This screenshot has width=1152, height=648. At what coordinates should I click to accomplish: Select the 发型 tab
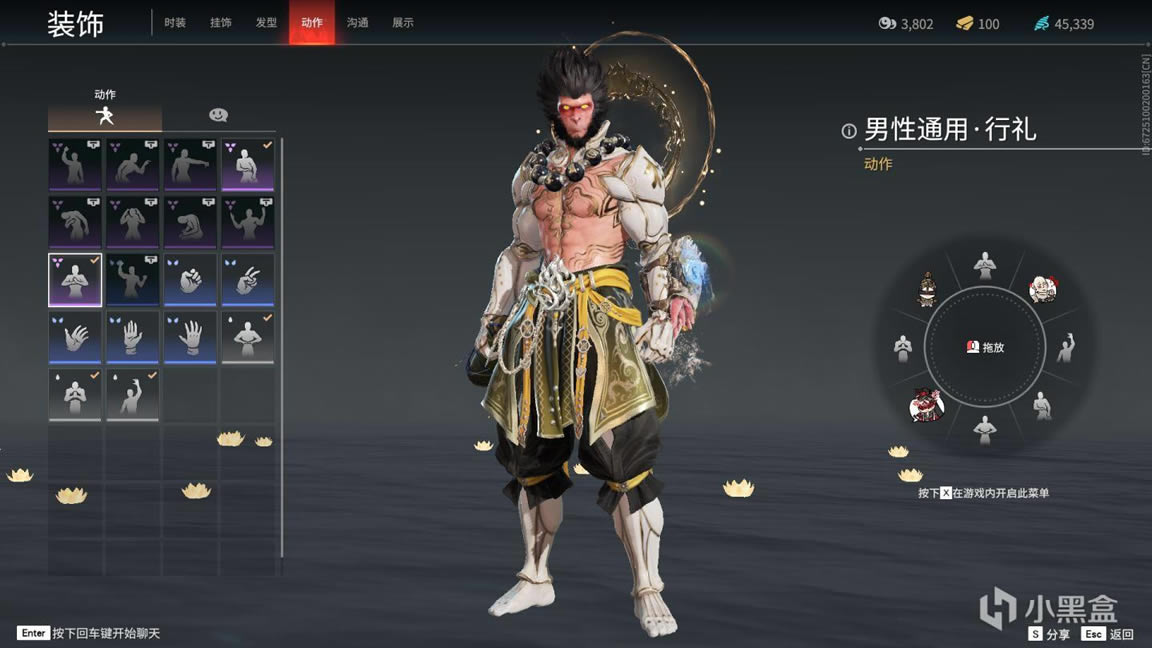coord(266,23)
